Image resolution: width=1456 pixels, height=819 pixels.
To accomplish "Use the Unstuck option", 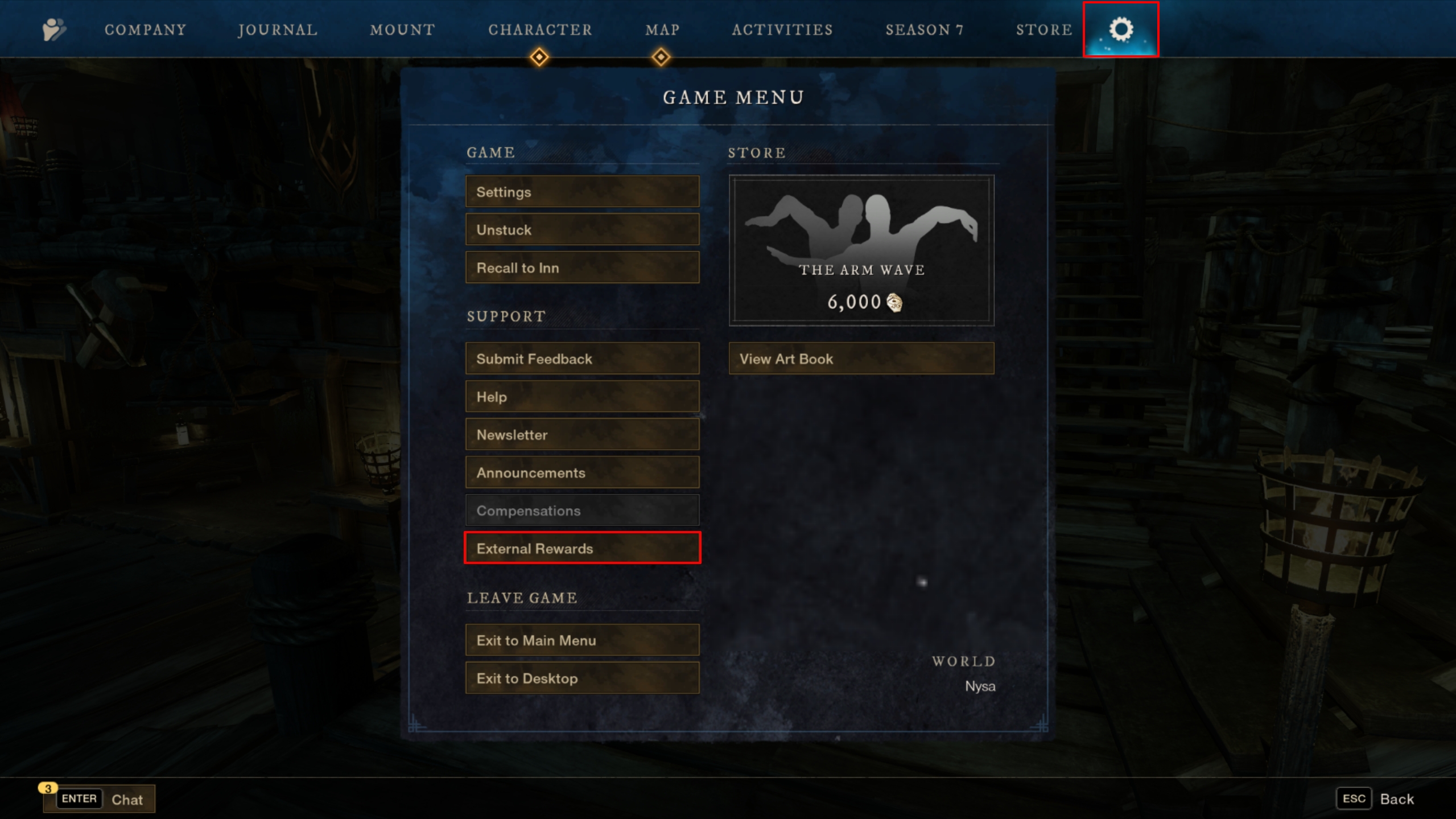I will 582,230.
